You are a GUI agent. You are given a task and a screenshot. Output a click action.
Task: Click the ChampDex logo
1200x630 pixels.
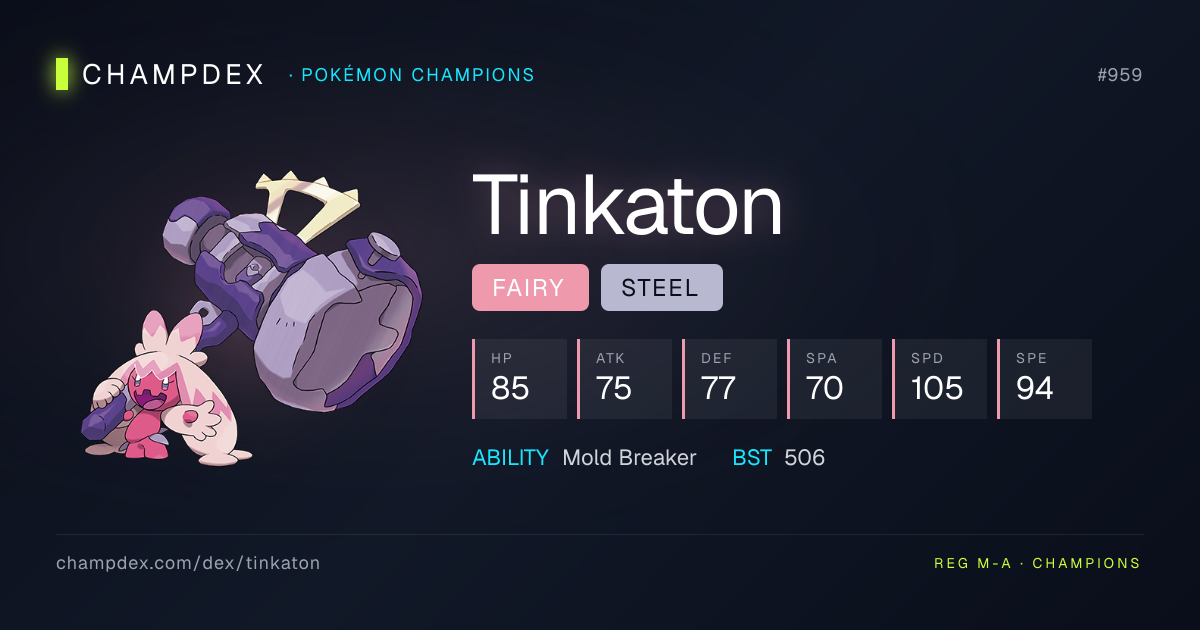click(x=160, y=74)
